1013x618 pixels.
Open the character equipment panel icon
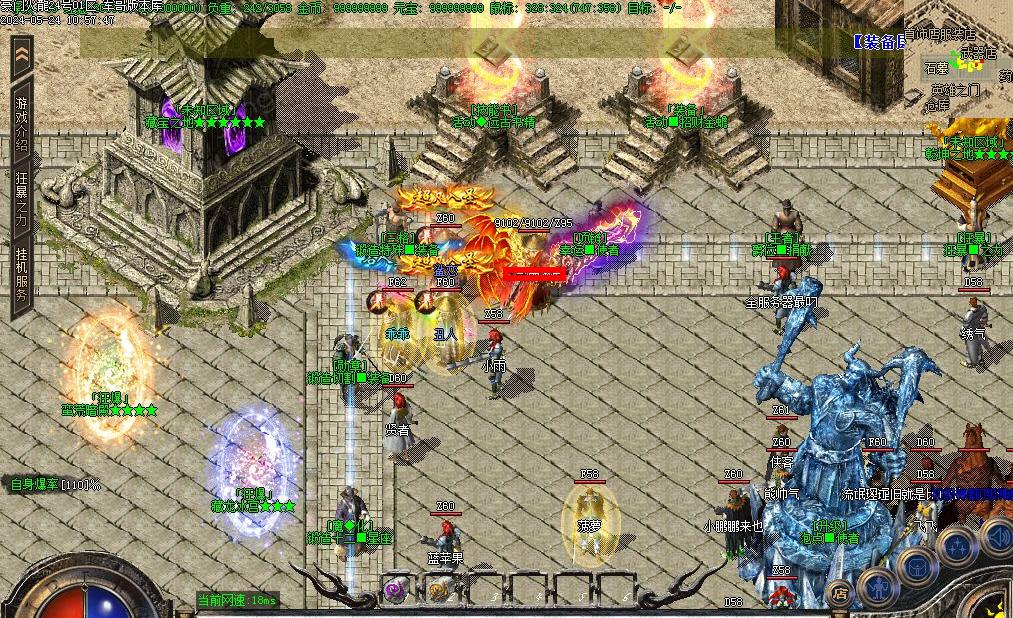(x=877, y=586)
